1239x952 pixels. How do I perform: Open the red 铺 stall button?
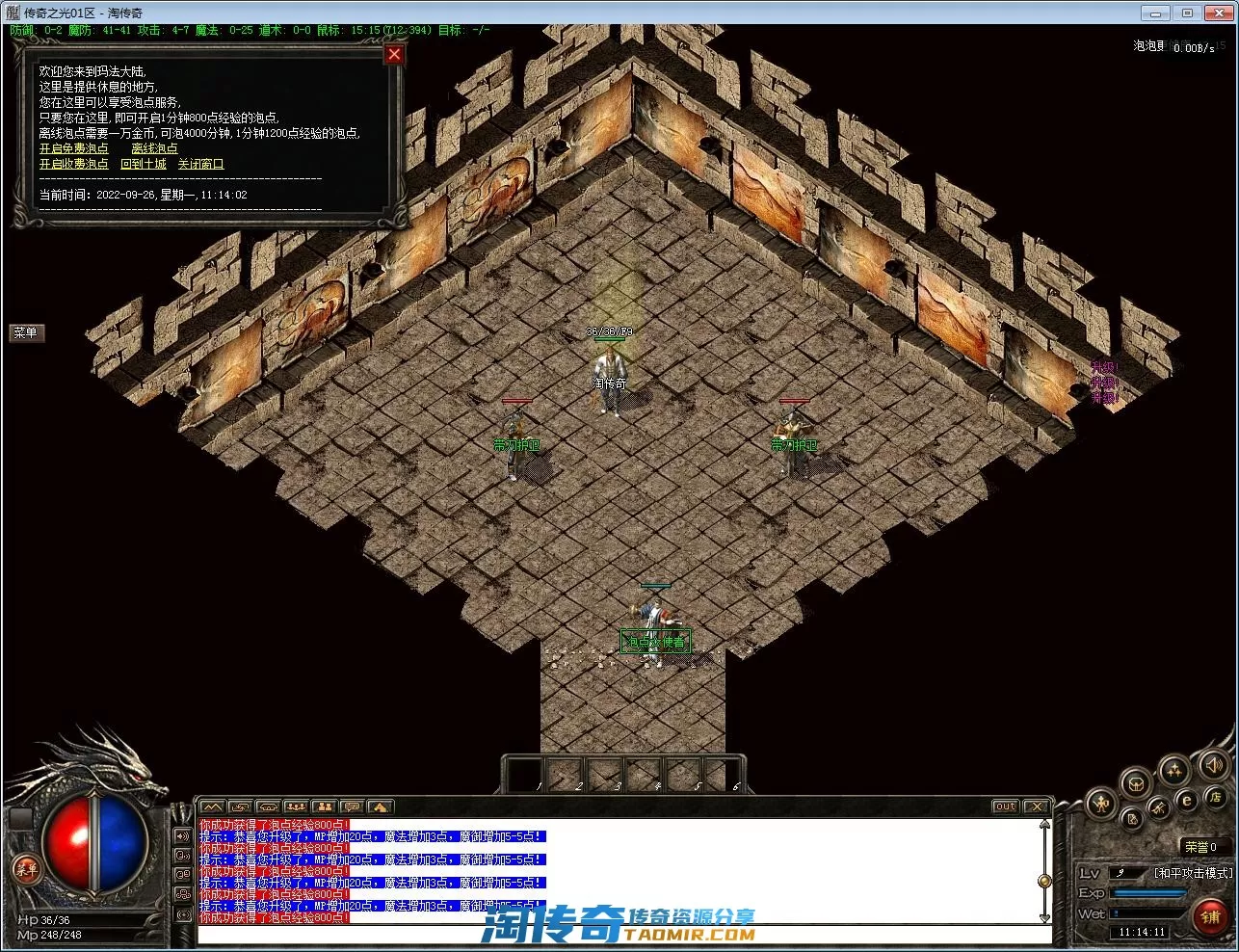click(1210, 917)
